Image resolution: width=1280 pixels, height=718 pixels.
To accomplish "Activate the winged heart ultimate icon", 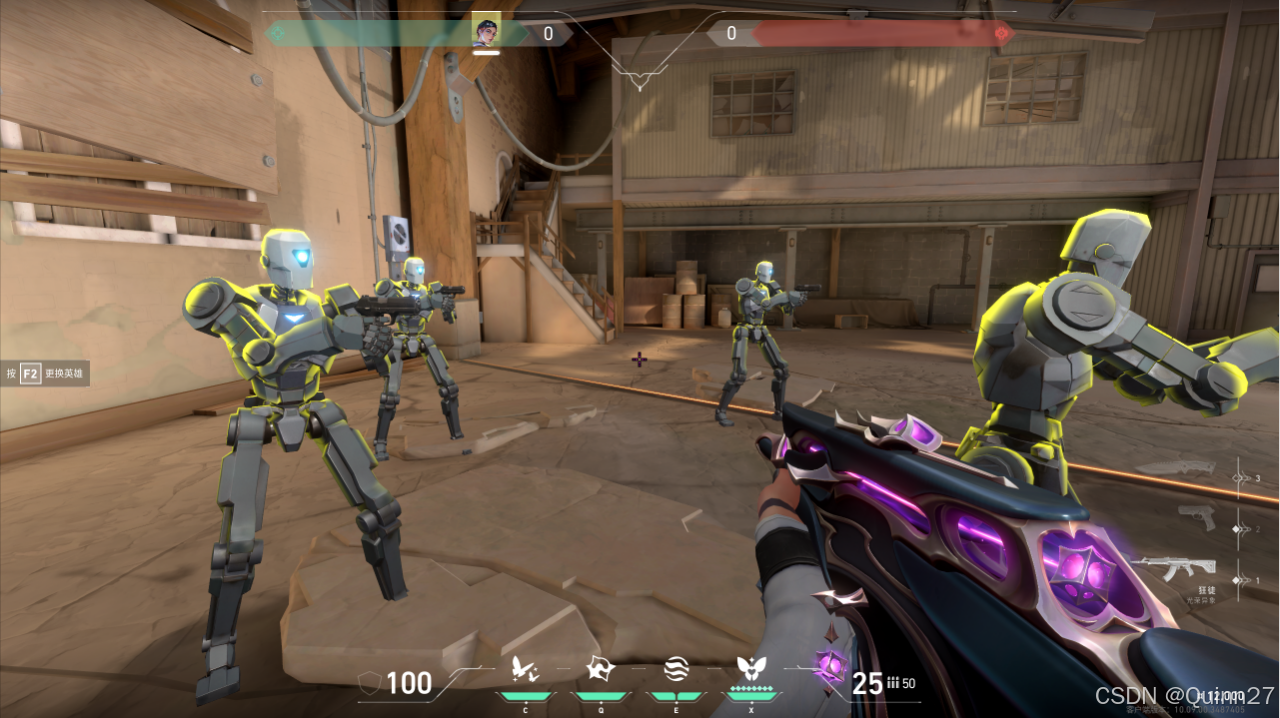I will click(x=750, y=668).
